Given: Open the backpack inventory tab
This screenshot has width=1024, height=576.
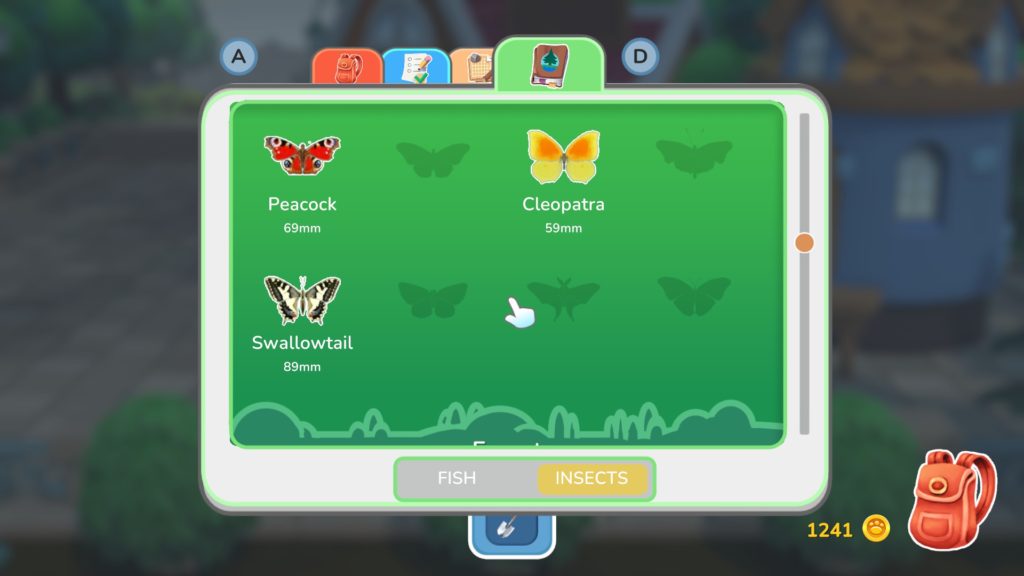Looking at the screenshot, I should pyautogui.click(x=346, y=68).
